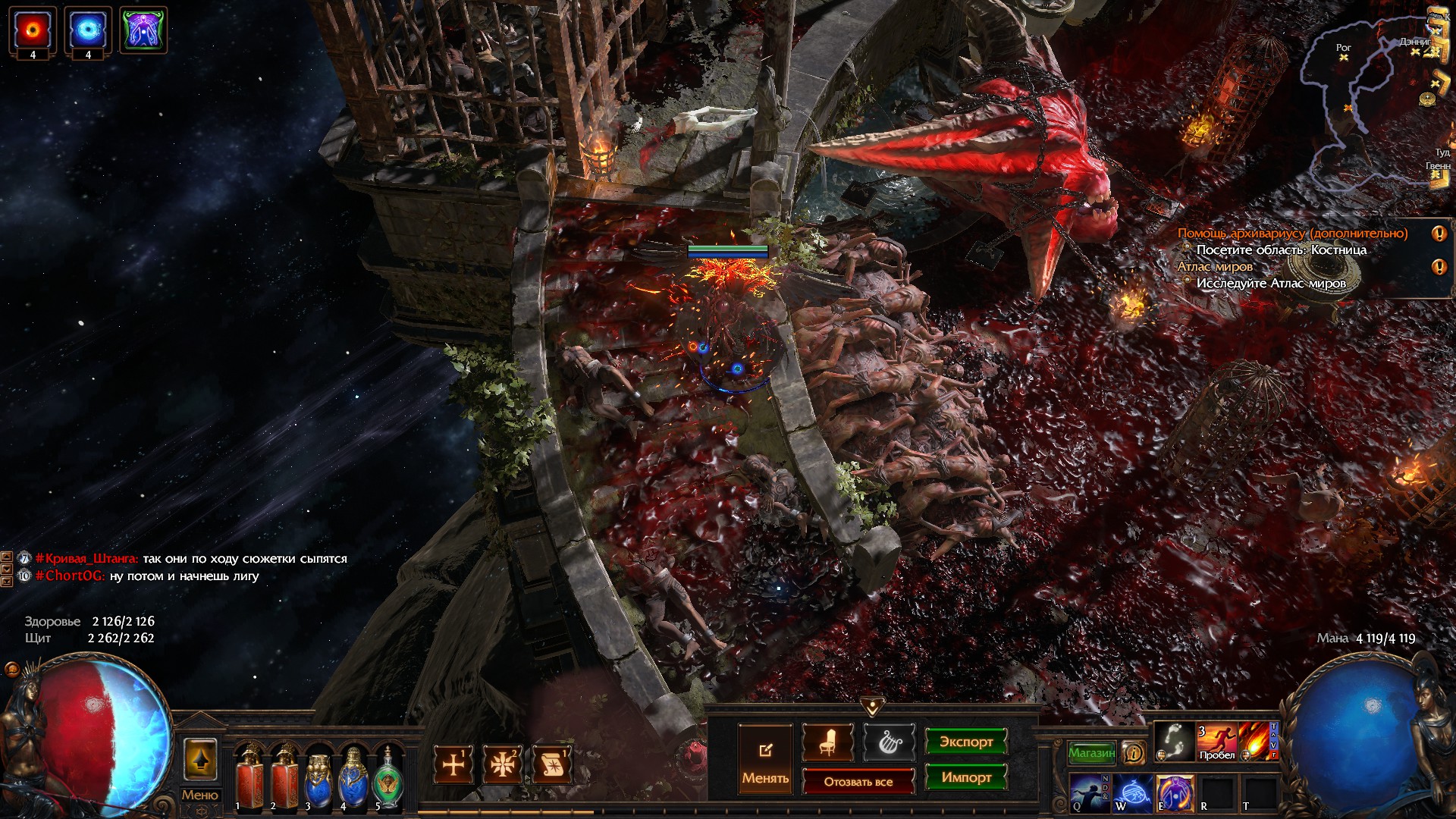The width and height of the screenshot is (1456, 819).
Task: Select the harp music icon
Action: pyautogui.click(x=889, y=743)
